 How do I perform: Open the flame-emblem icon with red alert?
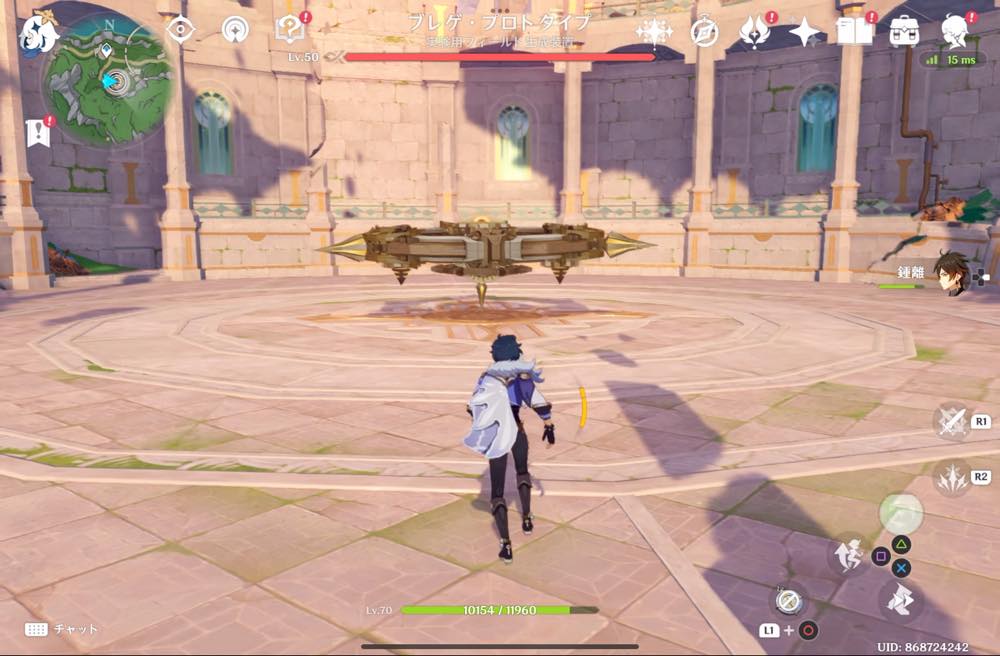point(755,32)
